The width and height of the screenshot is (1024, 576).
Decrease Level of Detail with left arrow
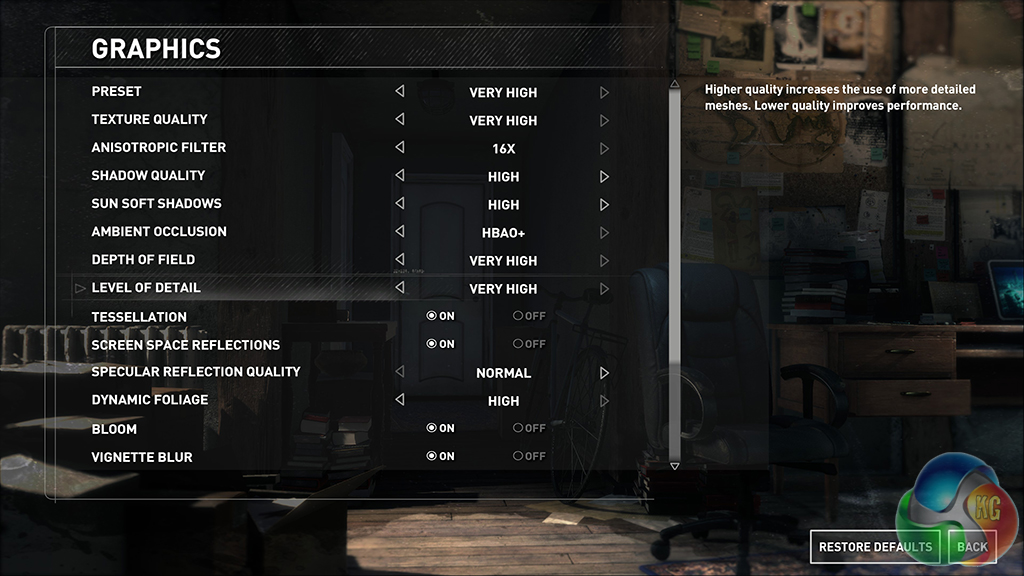400,288
